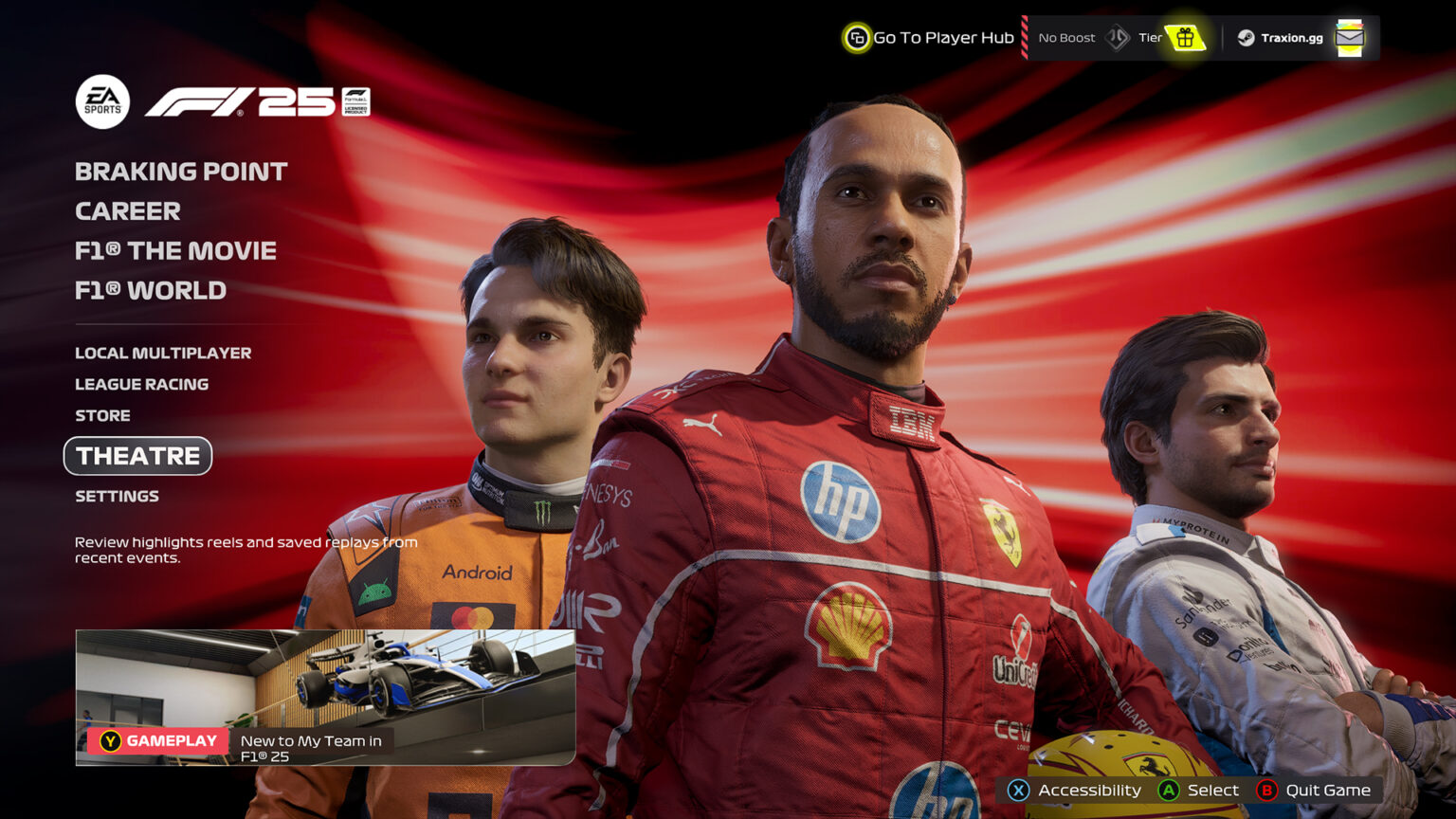The width and height of the screenshot is (1456, 819).
Task: Select the Career menu entry
Action: coord(127,211)
